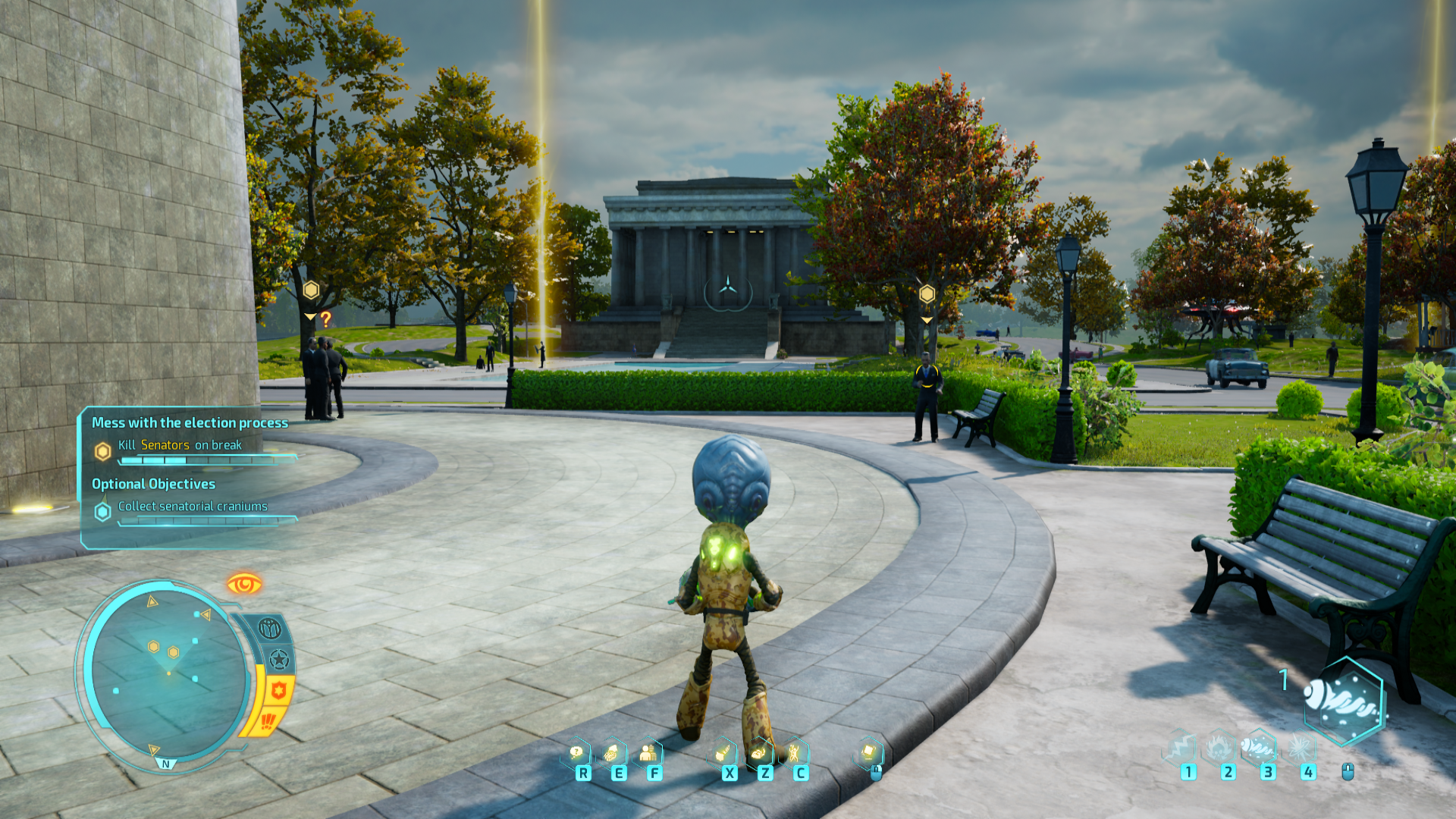The height and width of the screenshot is (819, 1456).
Task: Activate the ability icon above X
Action: click(x=723, y=753)
